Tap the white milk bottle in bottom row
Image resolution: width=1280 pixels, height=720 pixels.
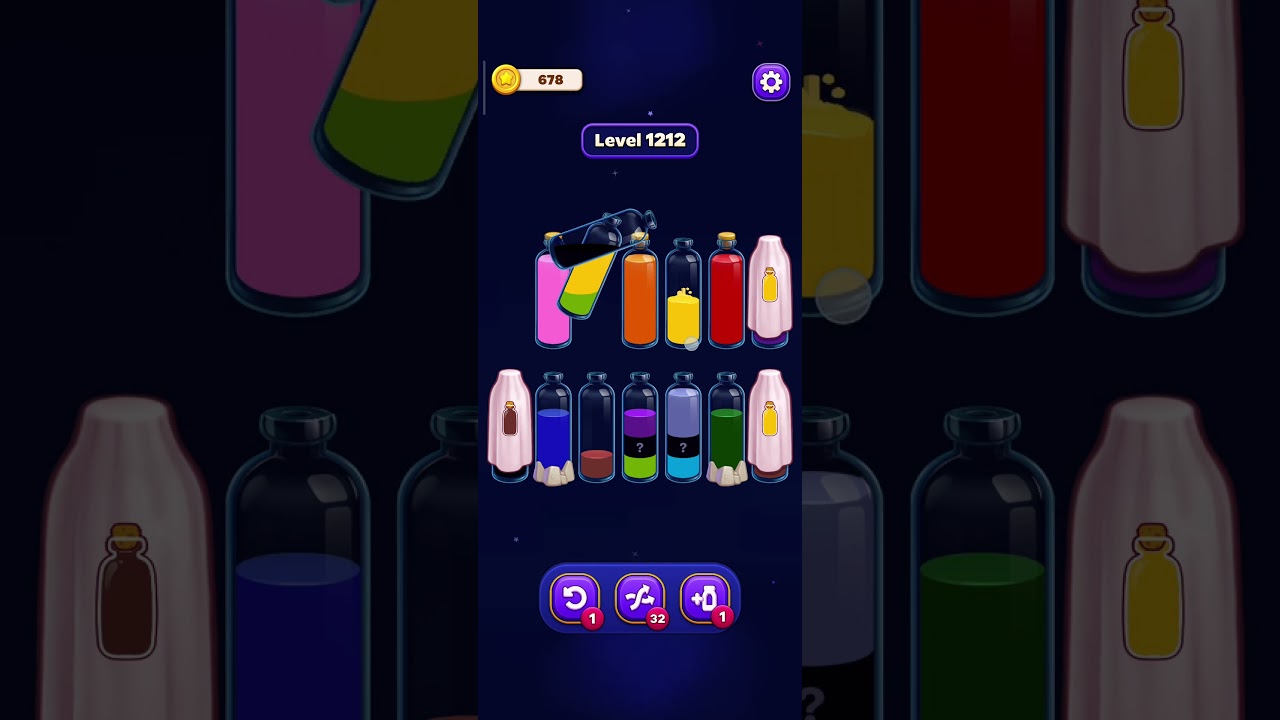click(x=511, y=425)
